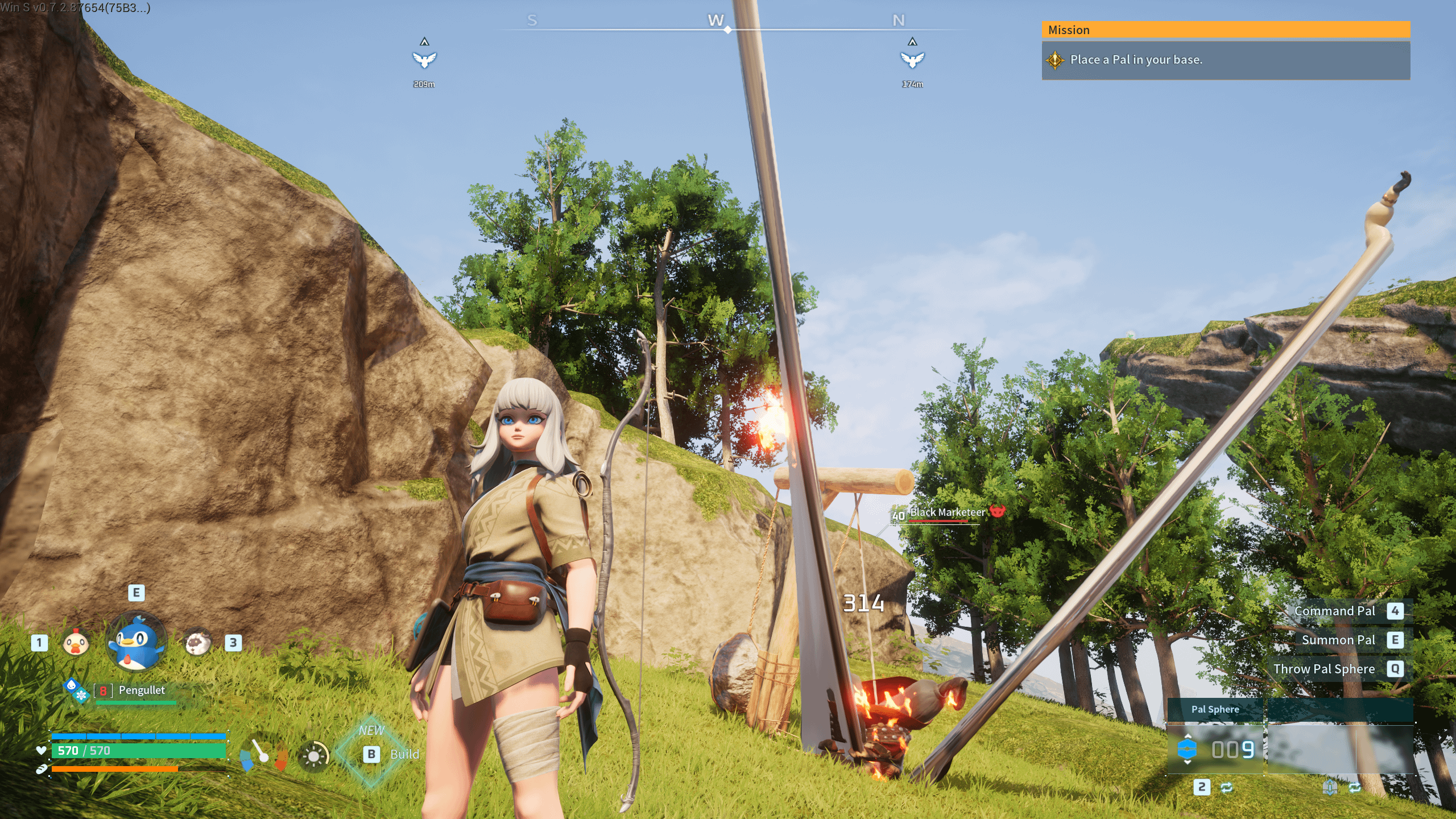Click the sun time-of-day dial
The width and height of the screenshot is (1456, 819).
tap(313, 756)
